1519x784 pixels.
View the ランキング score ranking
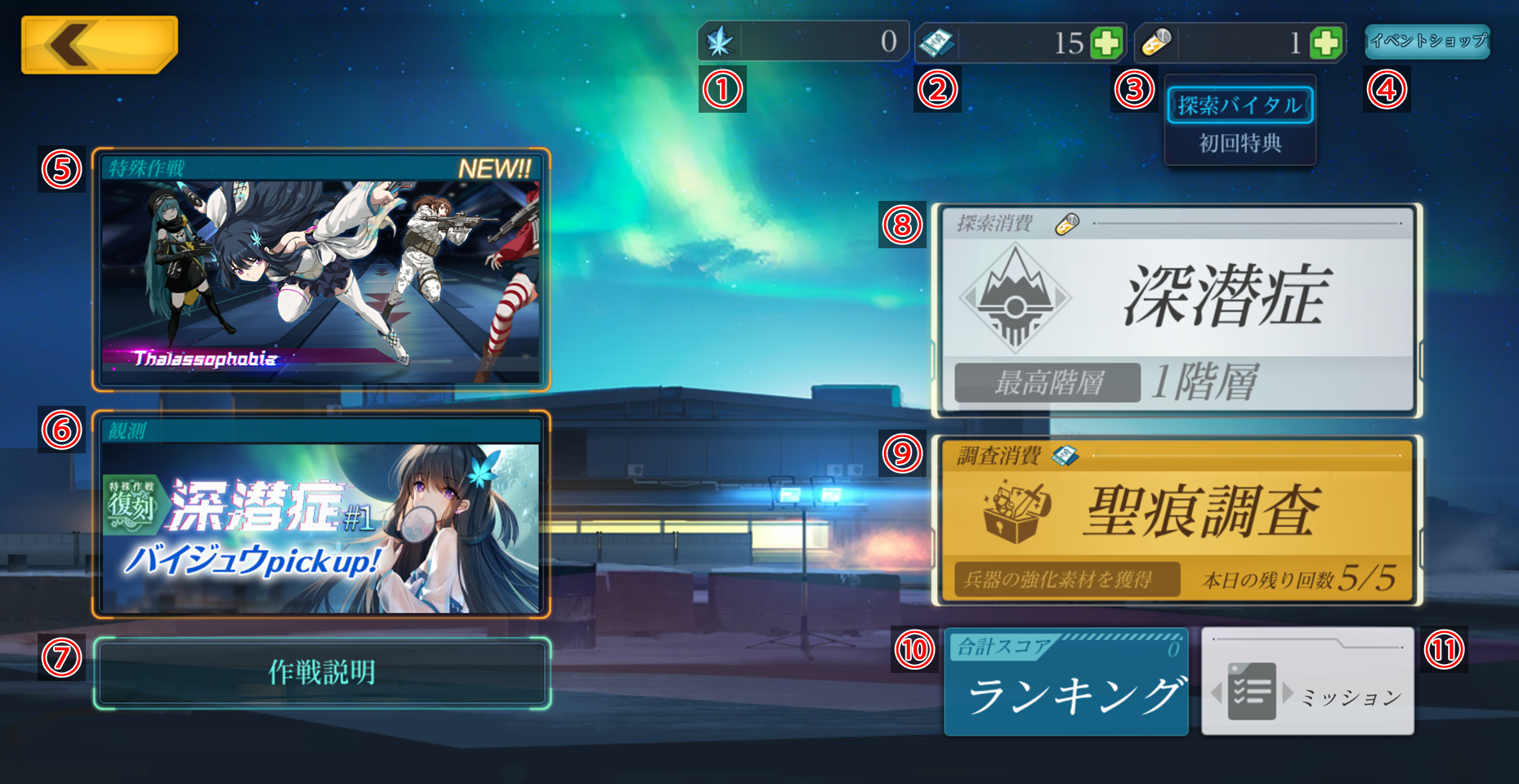(1066, 683)
